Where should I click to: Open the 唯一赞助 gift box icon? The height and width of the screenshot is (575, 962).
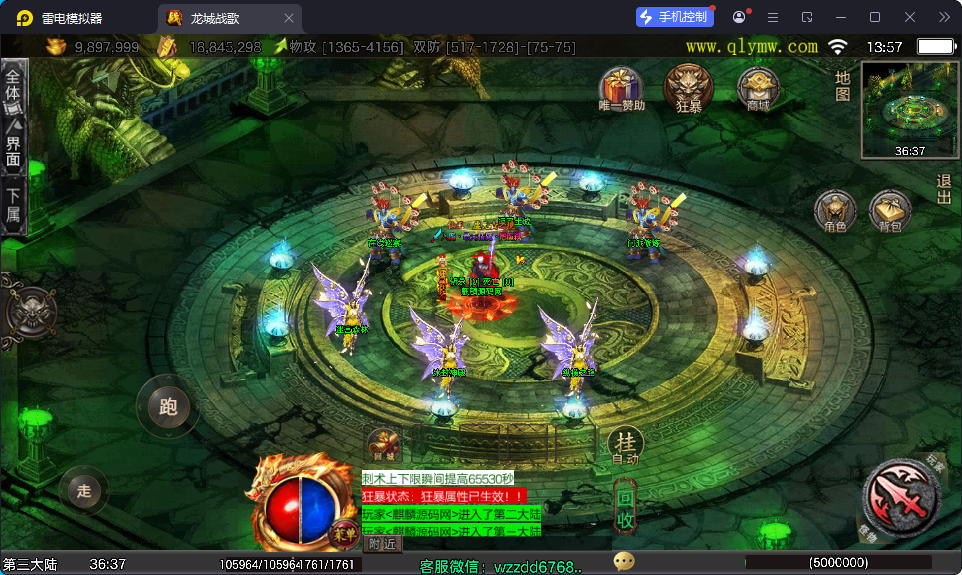coord(621,86)
